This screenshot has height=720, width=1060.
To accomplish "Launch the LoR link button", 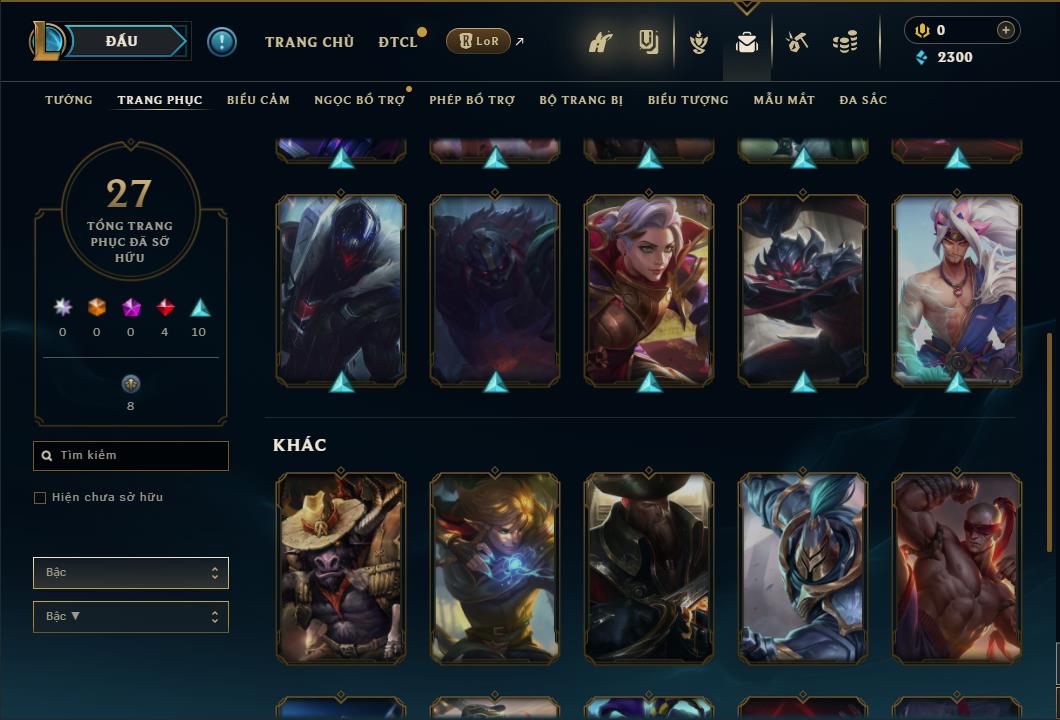I will 478,41.
